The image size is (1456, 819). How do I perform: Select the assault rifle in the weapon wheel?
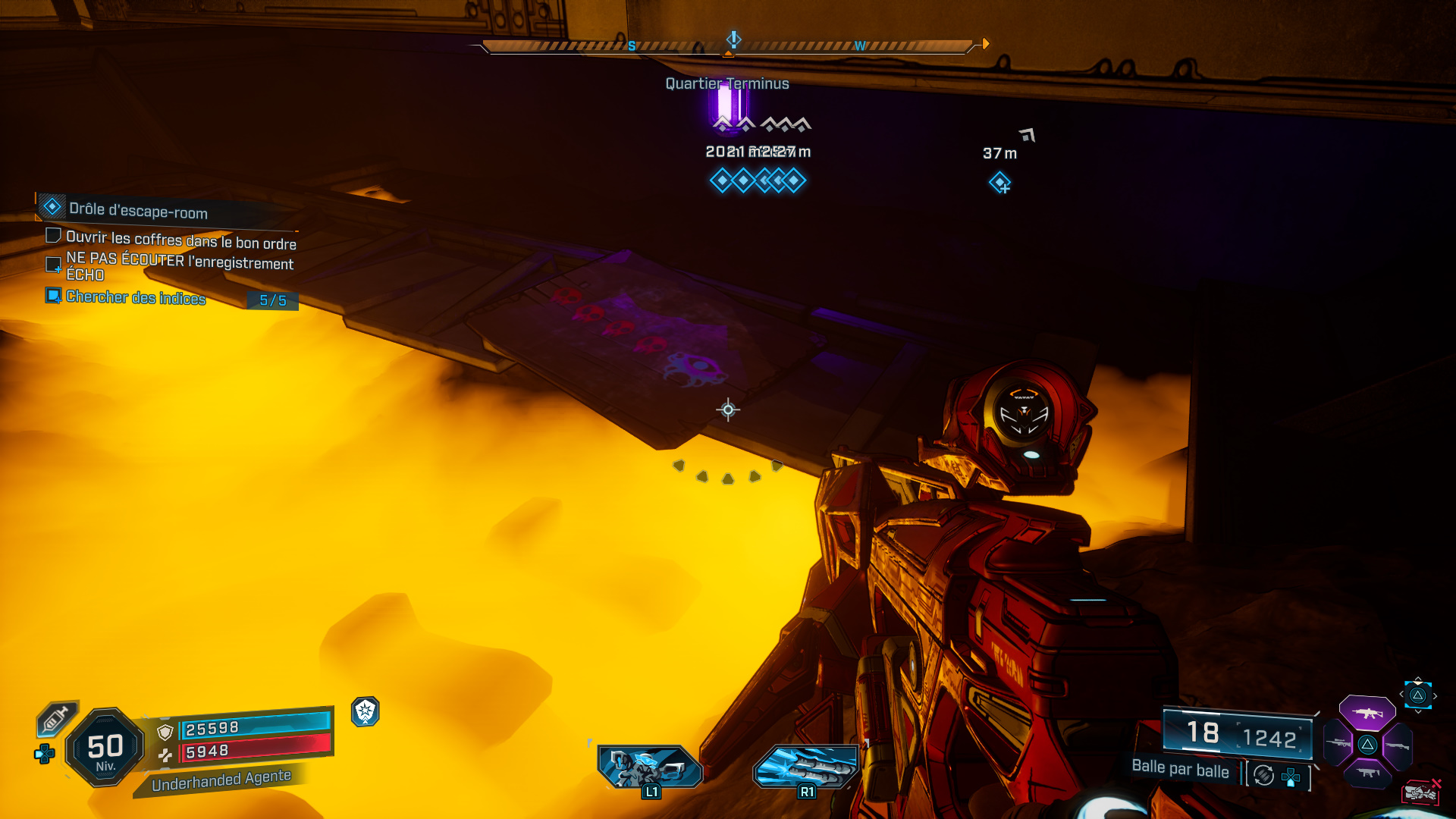tap(1367, 714)
